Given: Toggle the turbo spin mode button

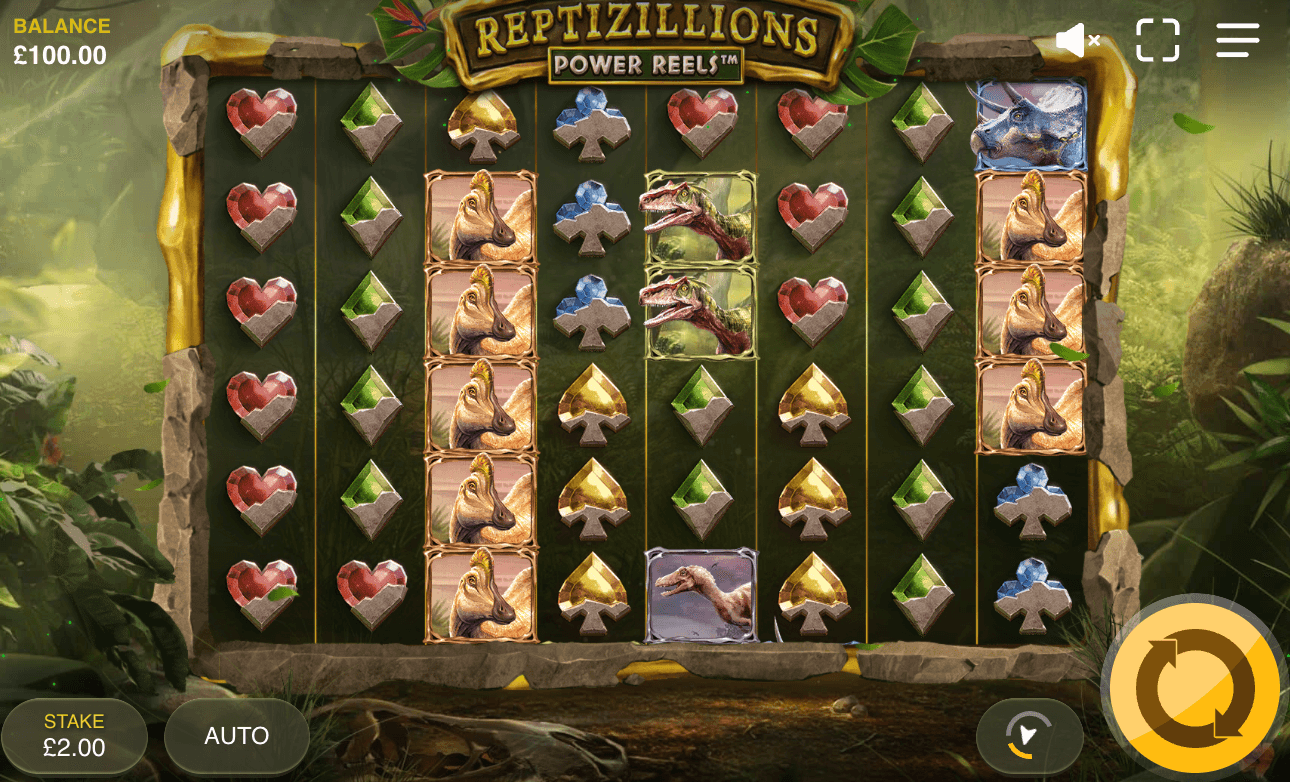Looking at the screenshot, I should [1029, 736].
